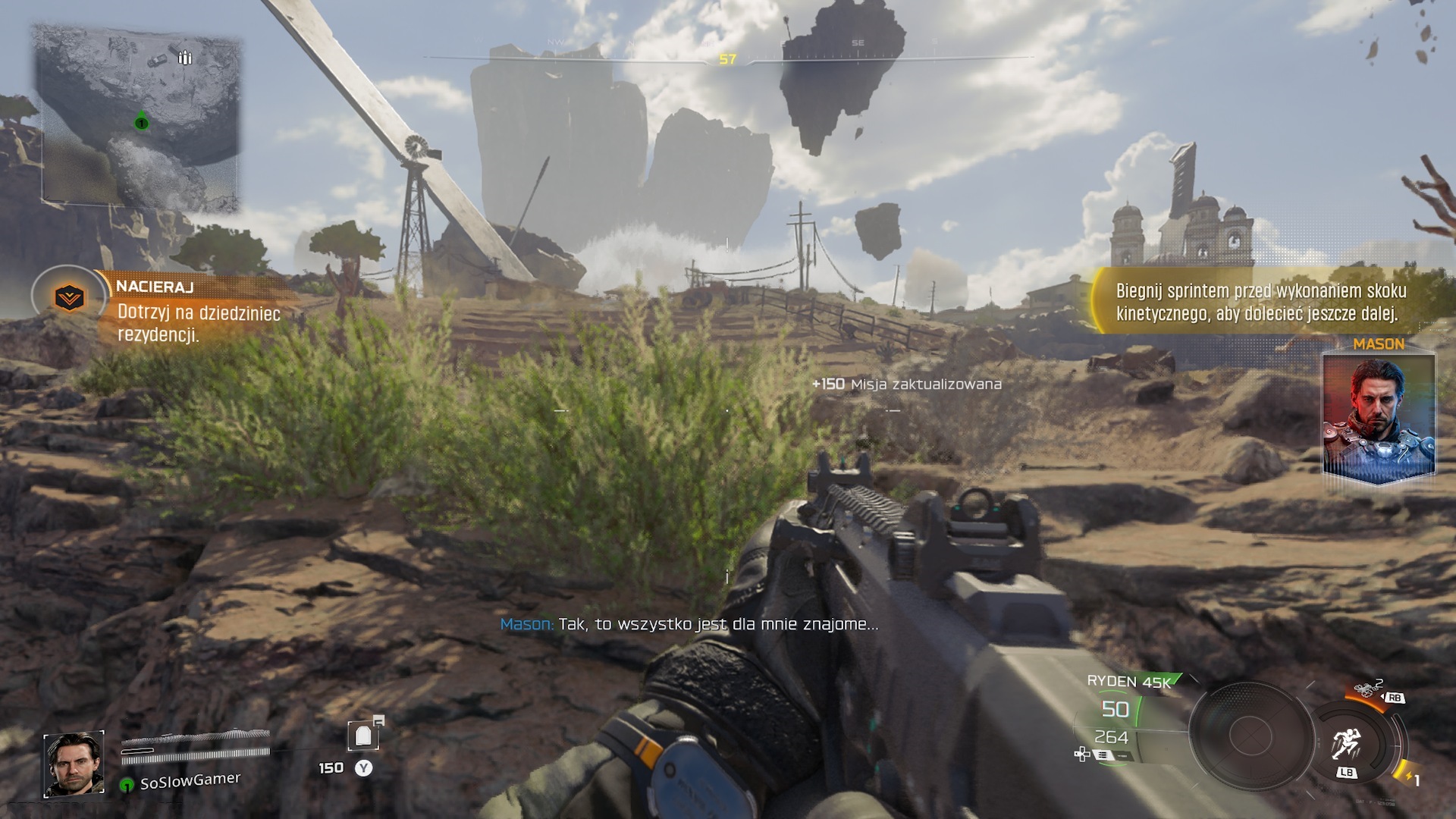The height and width of the screenshot is (819, 1456).
Task: Dismiss the kinetic jump sprint tip
Action: pos(1259,302)
